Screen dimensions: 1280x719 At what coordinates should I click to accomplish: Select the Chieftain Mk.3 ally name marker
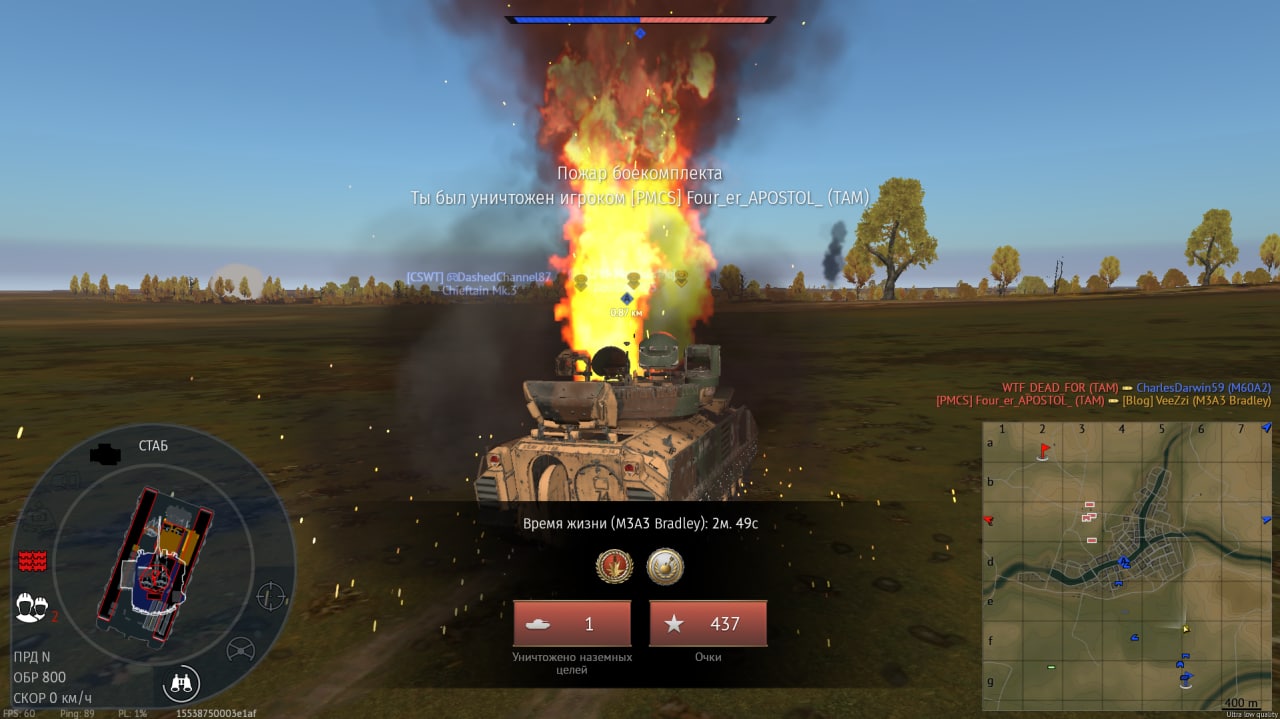479,290
